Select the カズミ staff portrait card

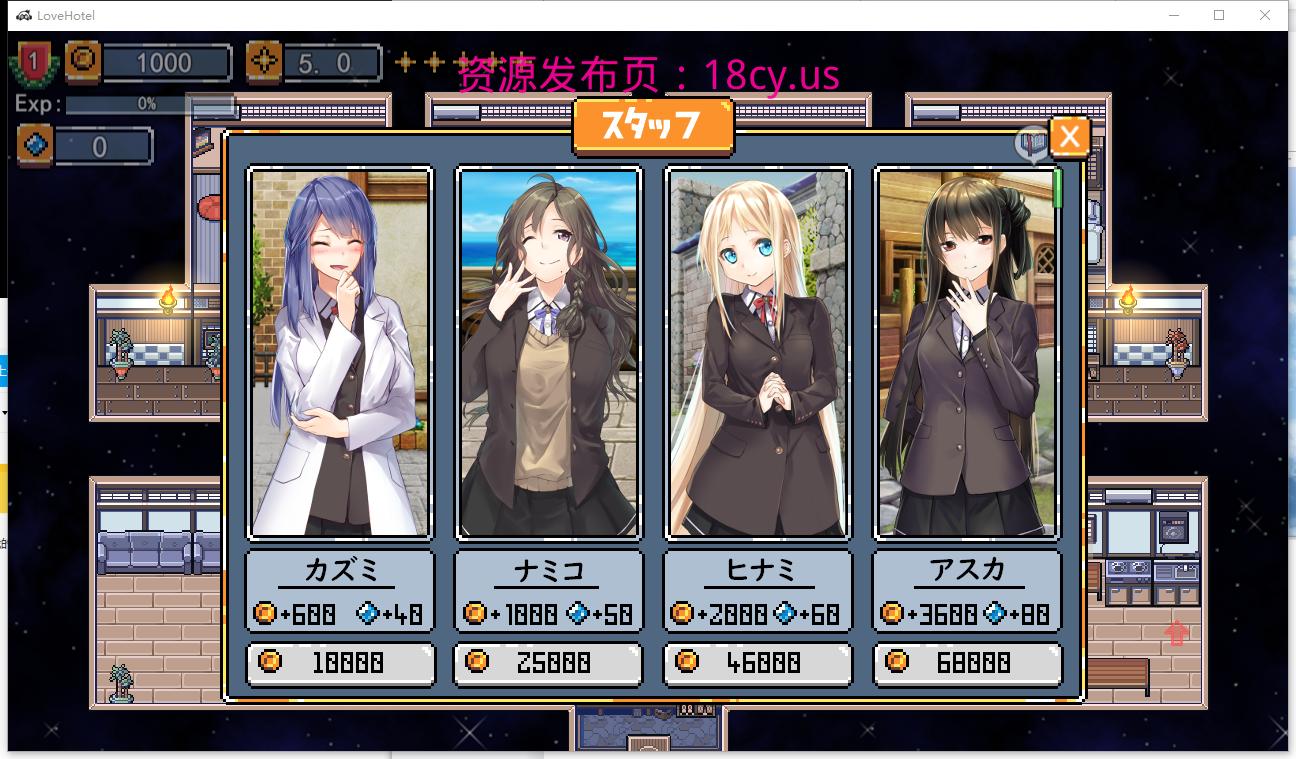(x=340, y=353)
